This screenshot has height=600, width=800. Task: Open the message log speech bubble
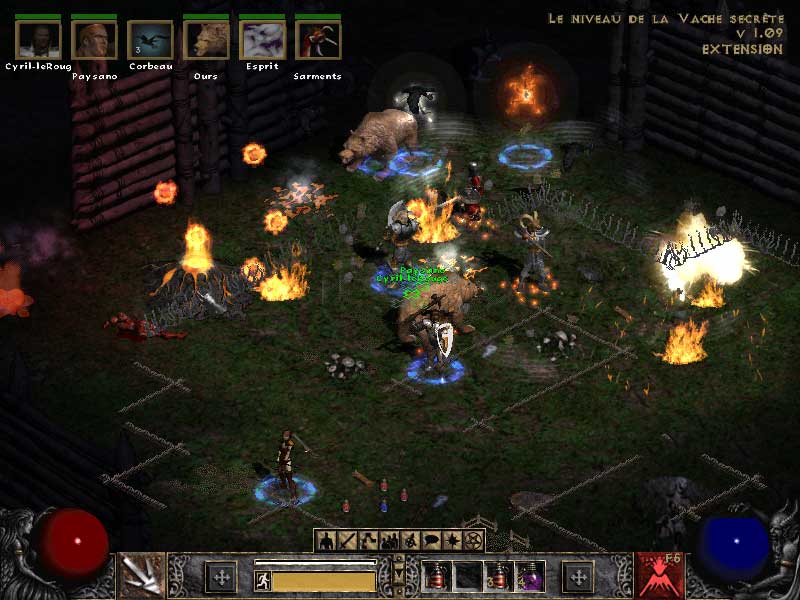[x=432, y=541]
